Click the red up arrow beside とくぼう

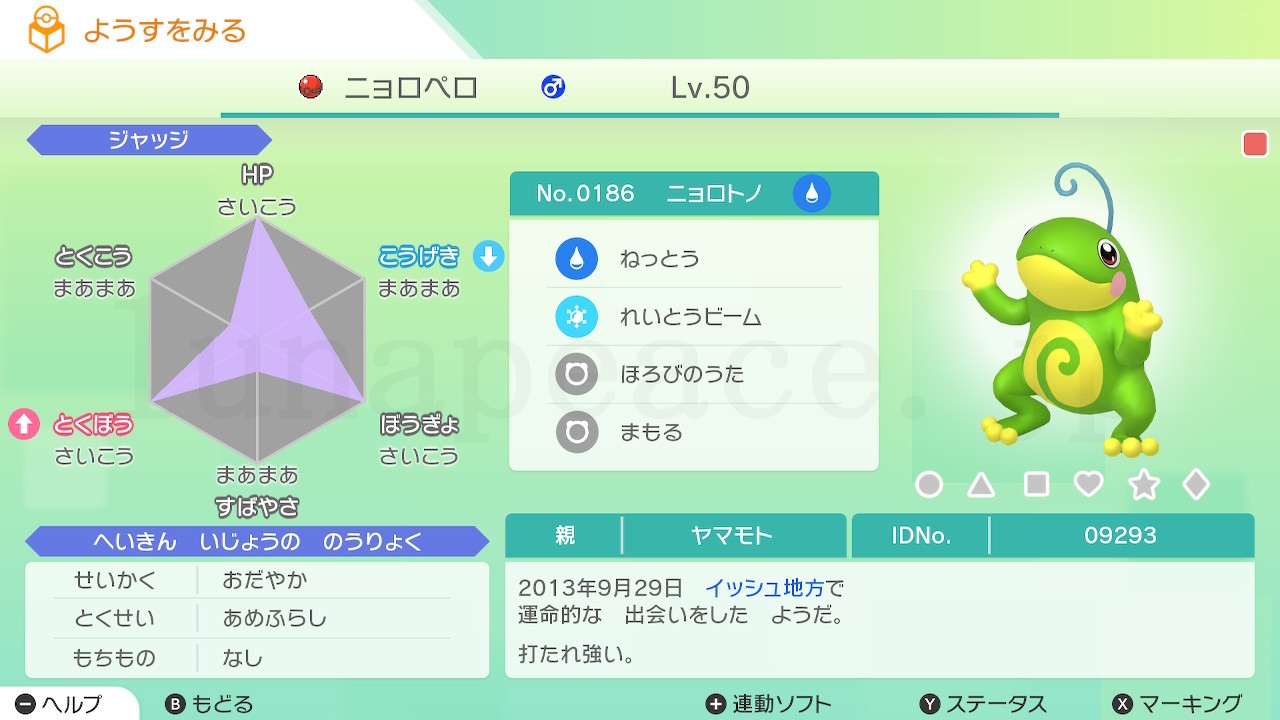coord(24,421)
